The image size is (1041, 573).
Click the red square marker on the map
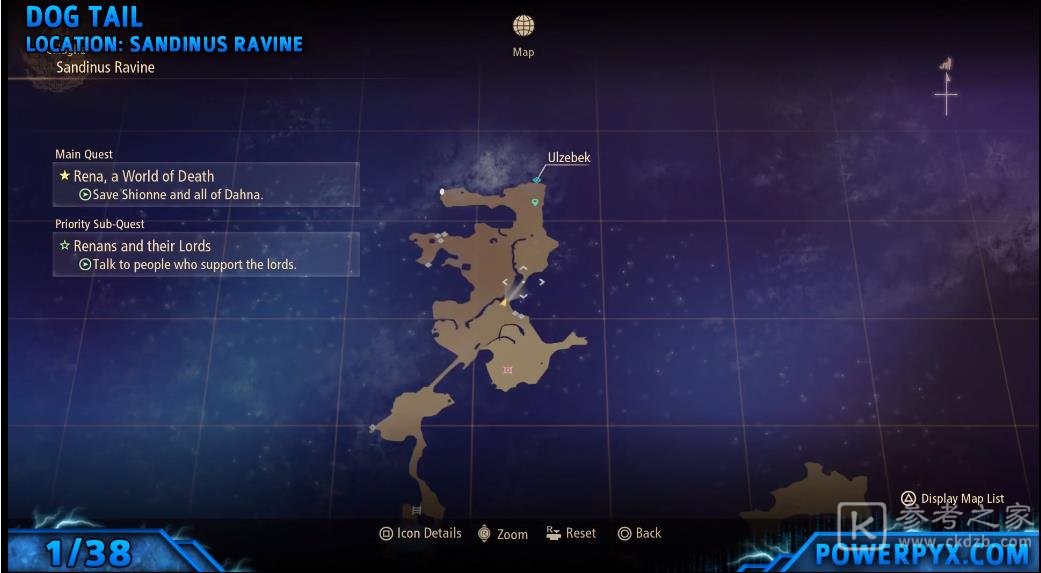508,370
